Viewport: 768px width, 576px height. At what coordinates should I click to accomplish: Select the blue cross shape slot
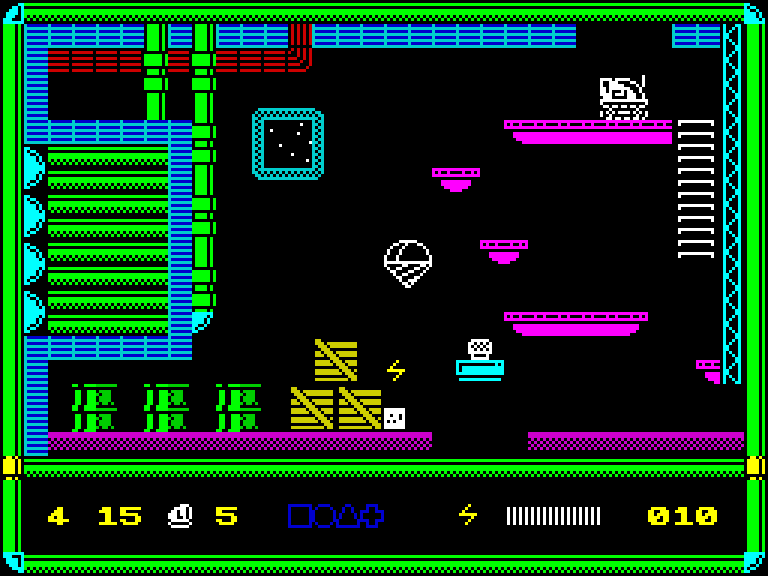pos(372,516)
